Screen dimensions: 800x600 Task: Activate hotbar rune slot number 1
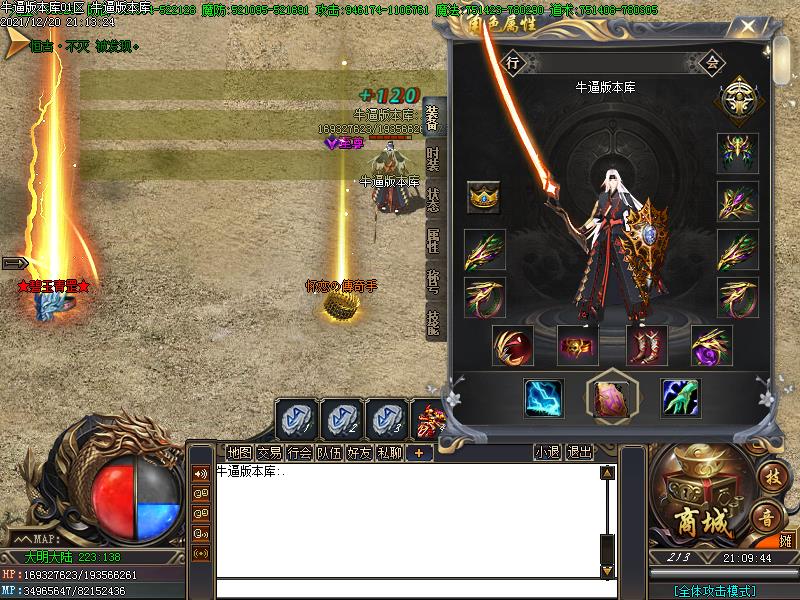pos(296,418)
